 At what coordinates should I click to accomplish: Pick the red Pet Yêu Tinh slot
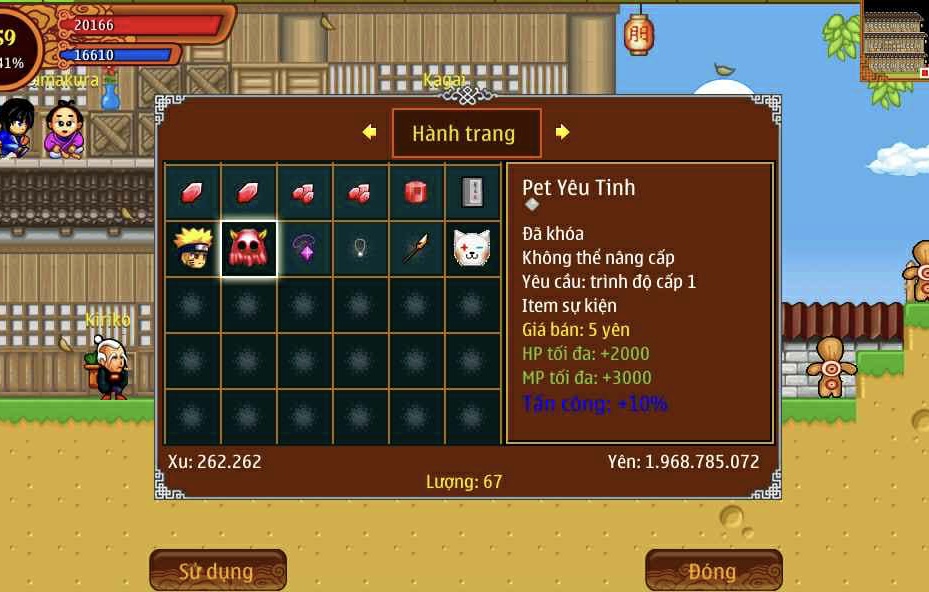pos(248,249)
